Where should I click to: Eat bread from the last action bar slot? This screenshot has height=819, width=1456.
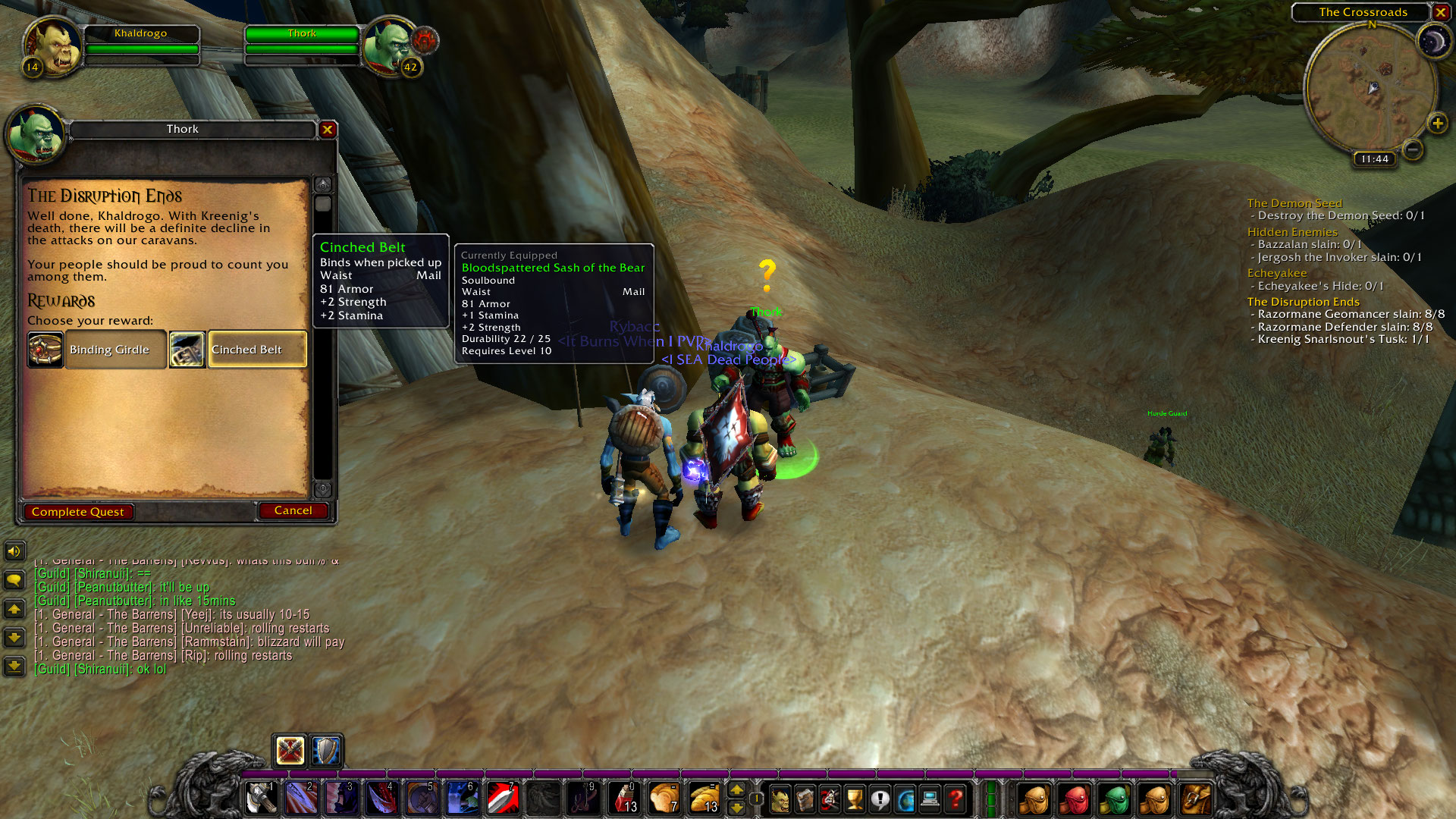(x=705, y=799)
